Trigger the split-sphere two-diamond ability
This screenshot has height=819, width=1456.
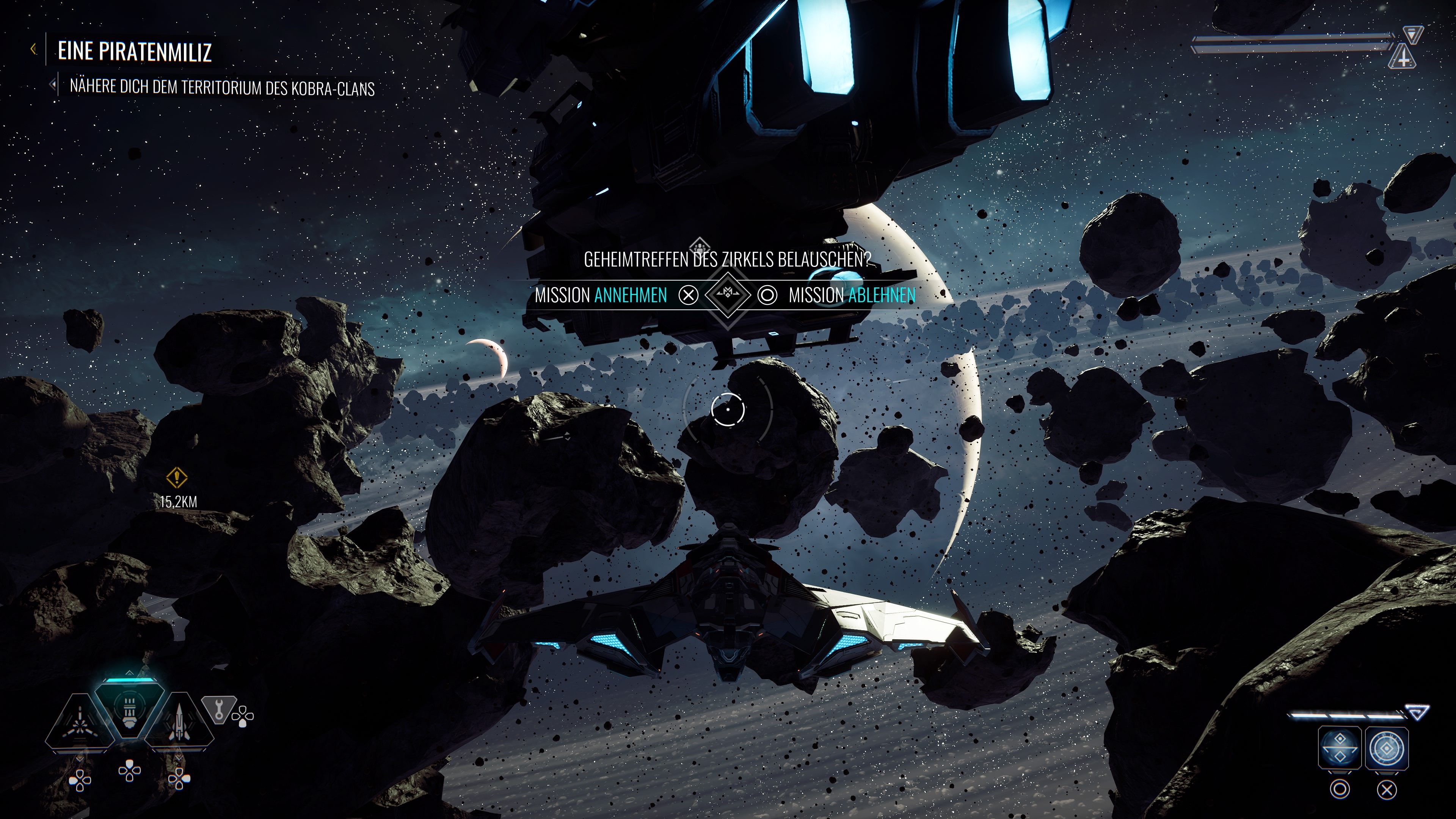pos(1339,747)
